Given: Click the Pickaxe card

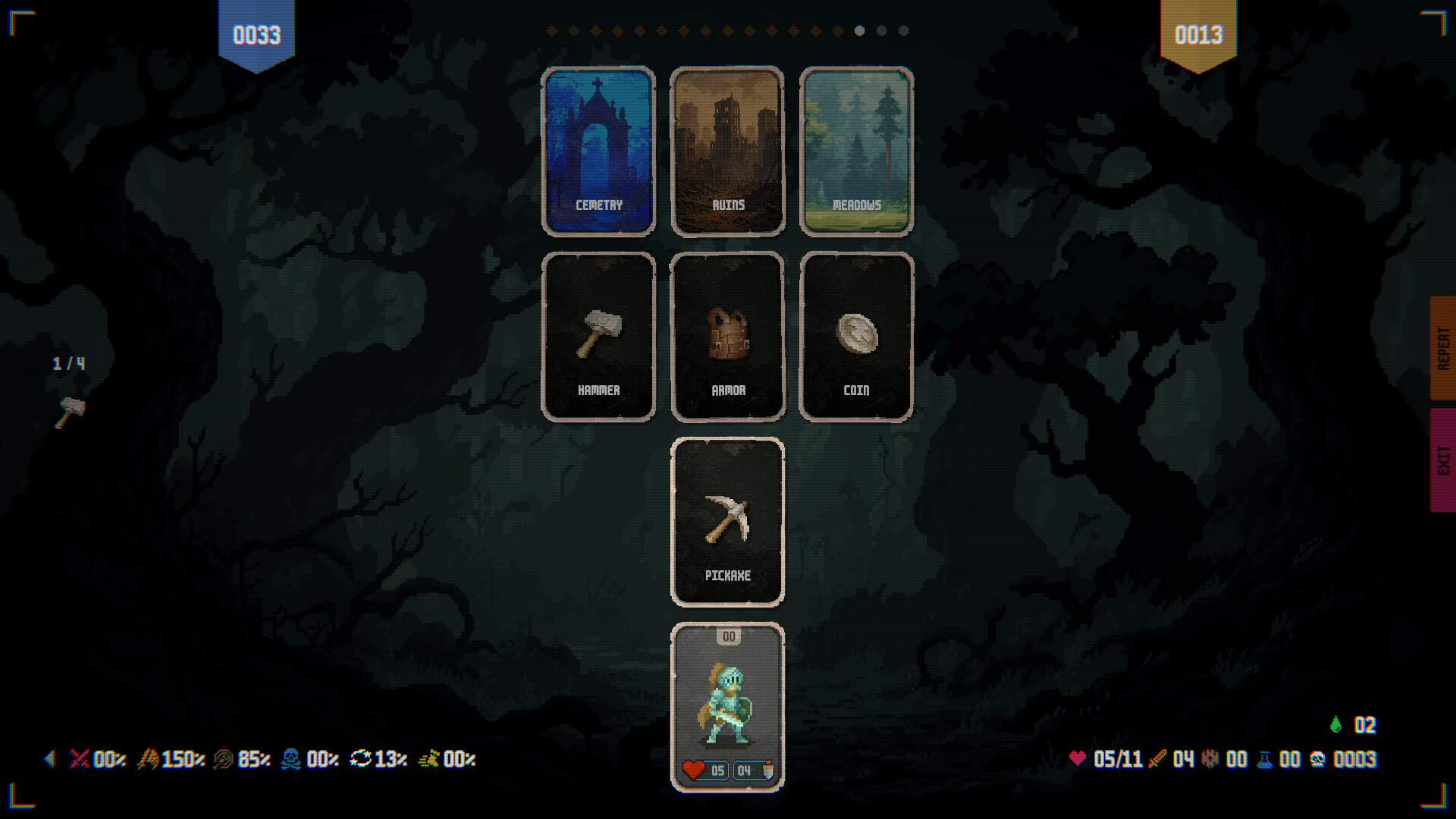Looking at the screenshot, I should [727, 522].
